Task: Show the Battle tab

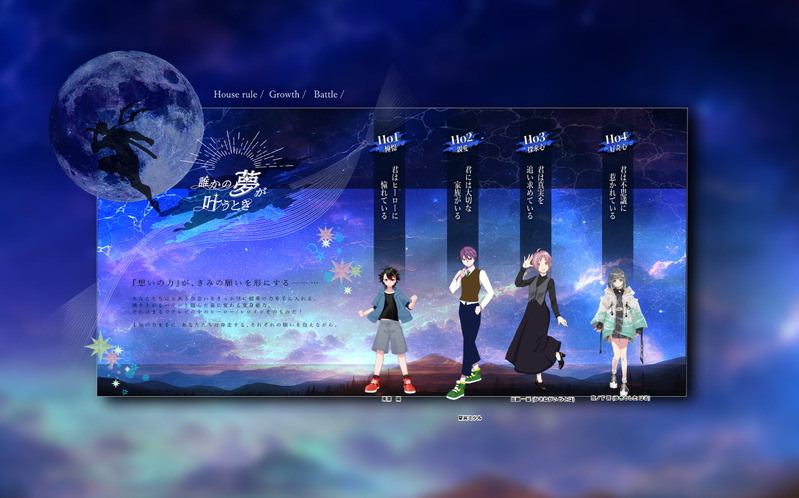Action: coord(326,95)
